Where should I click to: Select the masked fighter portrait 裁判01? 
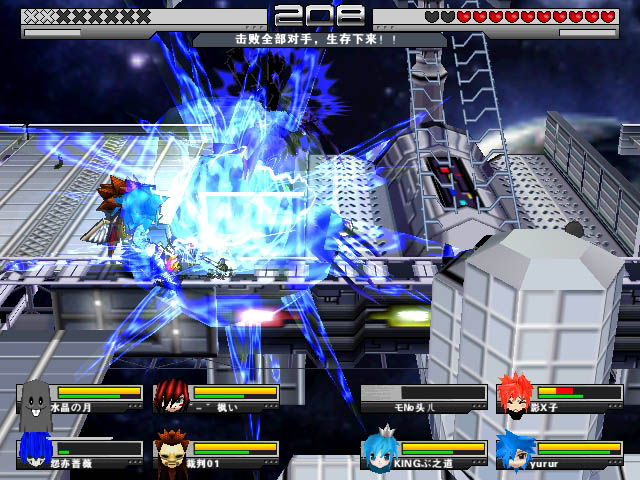point(172,451)
